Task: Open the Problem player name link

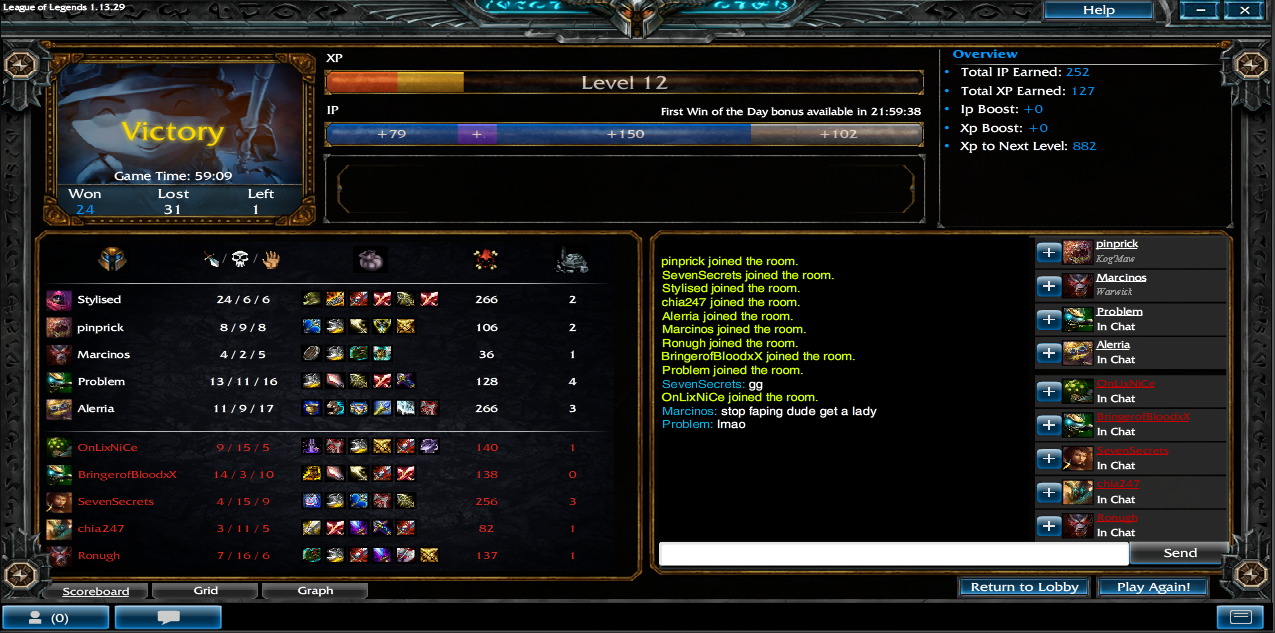Action: pyautogui.click(x=1119, y=311)
